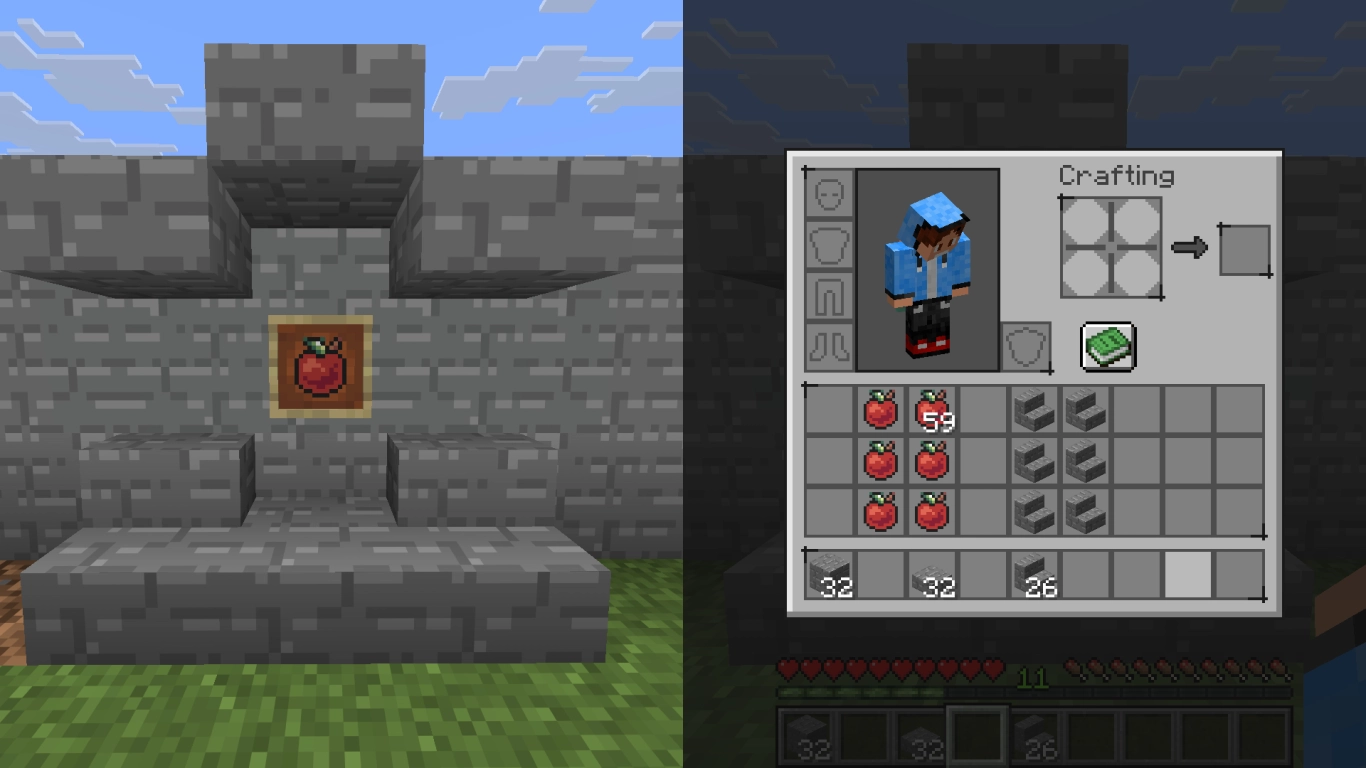Select the stack of 32 stone bricks in hotbar

[x=829, y=572]
